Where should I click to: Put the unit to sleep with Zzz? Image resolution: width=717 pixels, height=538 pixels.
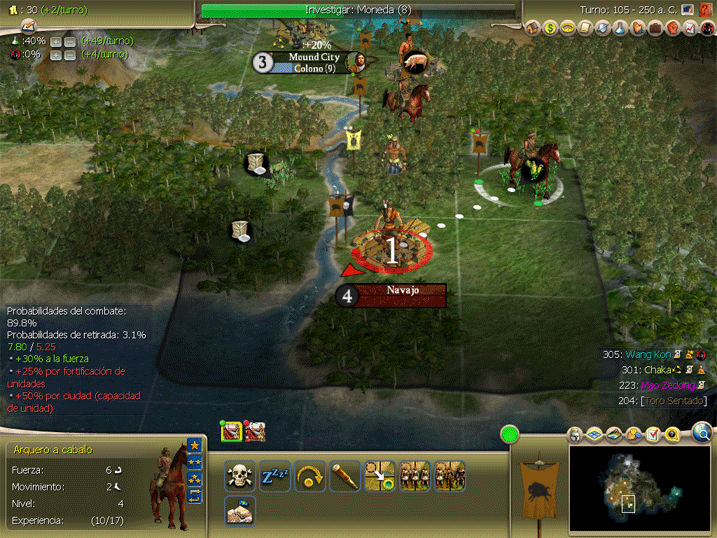point(275,475)
